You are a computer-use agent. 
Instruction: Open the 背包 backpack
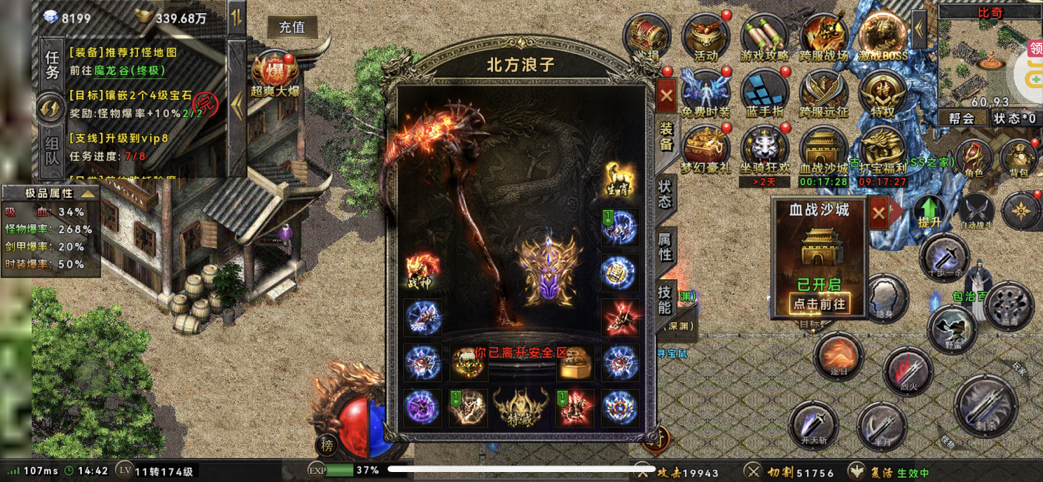[x=1020, y=160]
